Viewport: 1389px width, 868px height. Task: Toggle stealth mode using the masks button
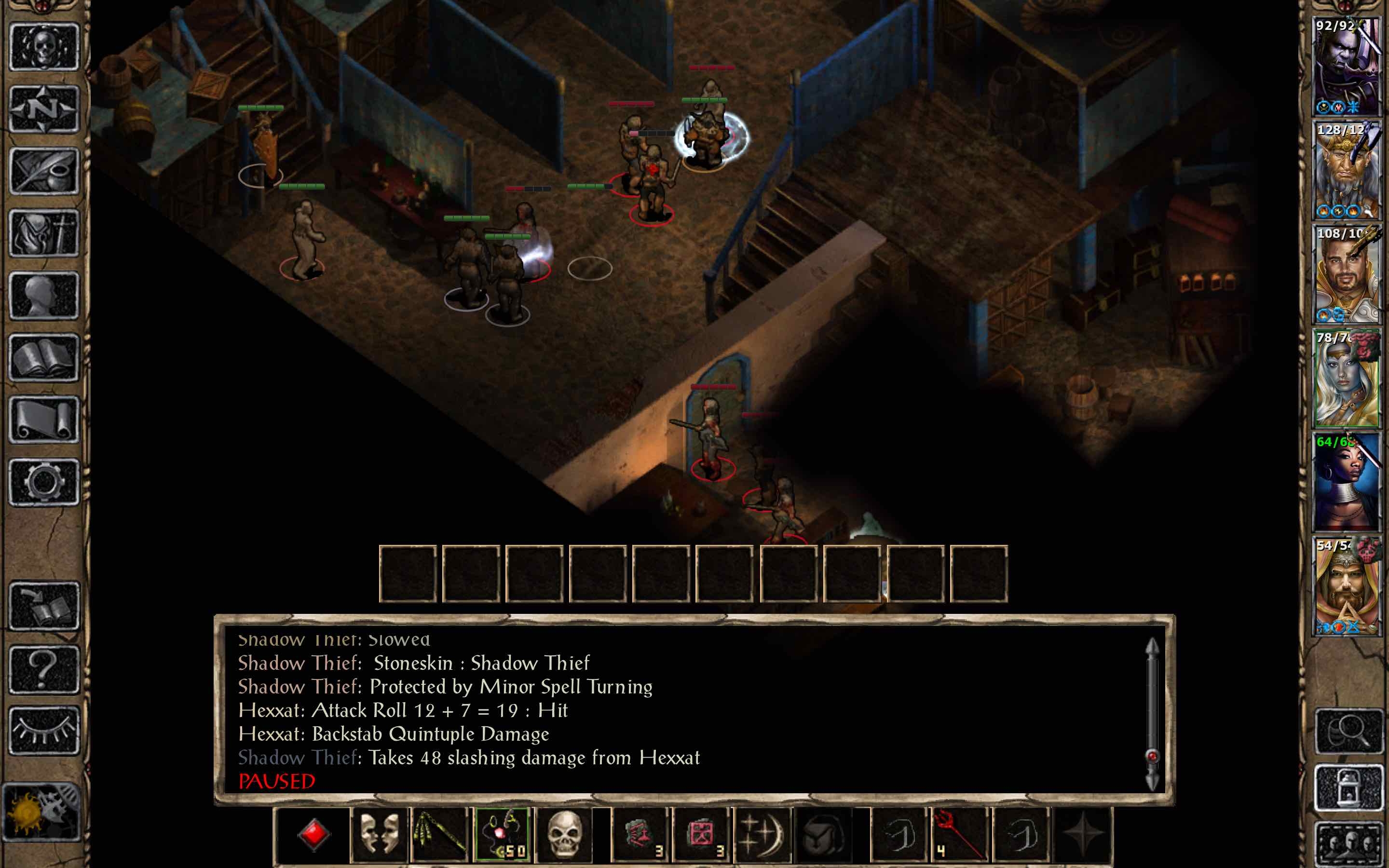(x=379, y=835)
